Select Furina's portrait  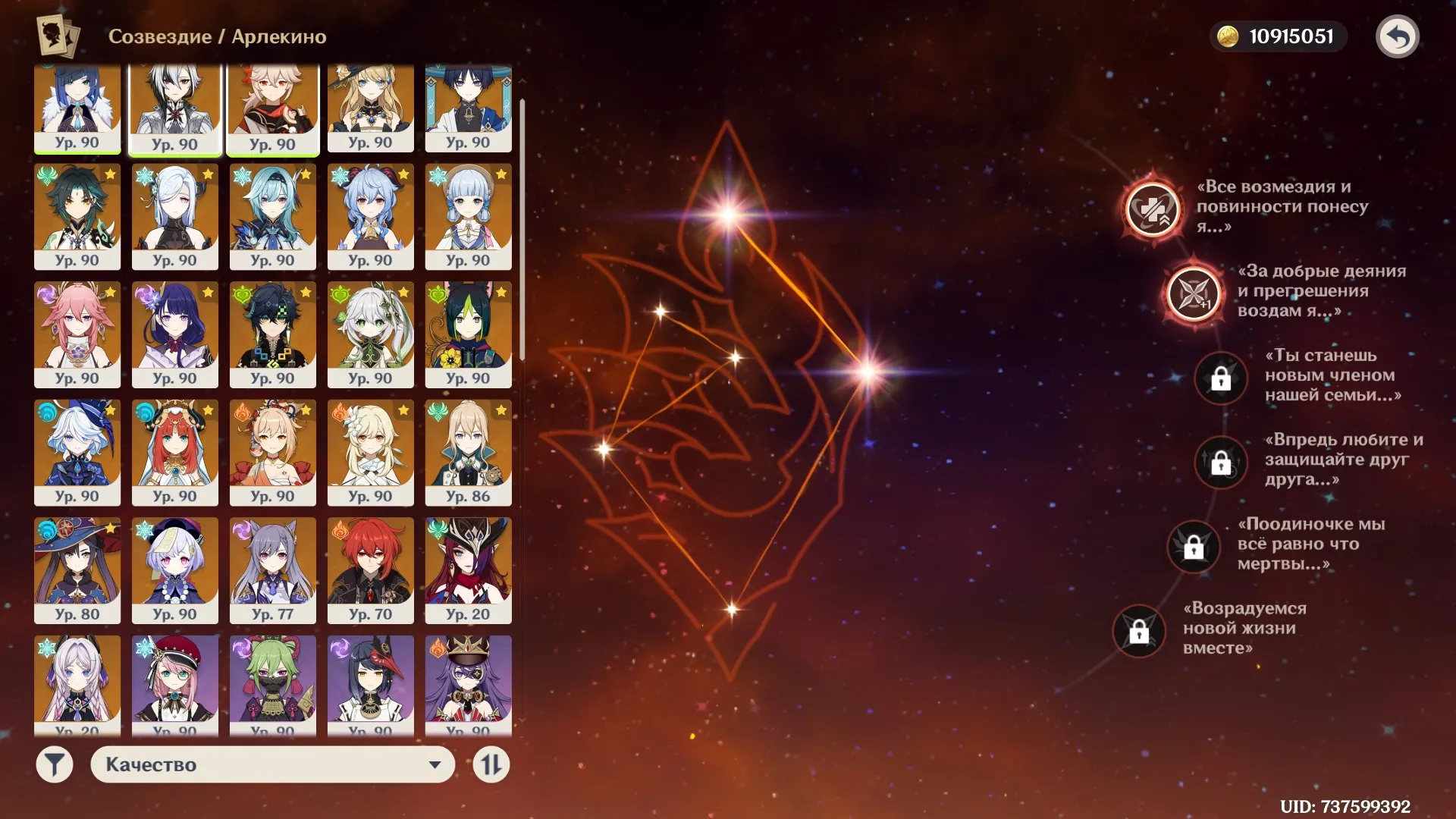pos(78,452)
